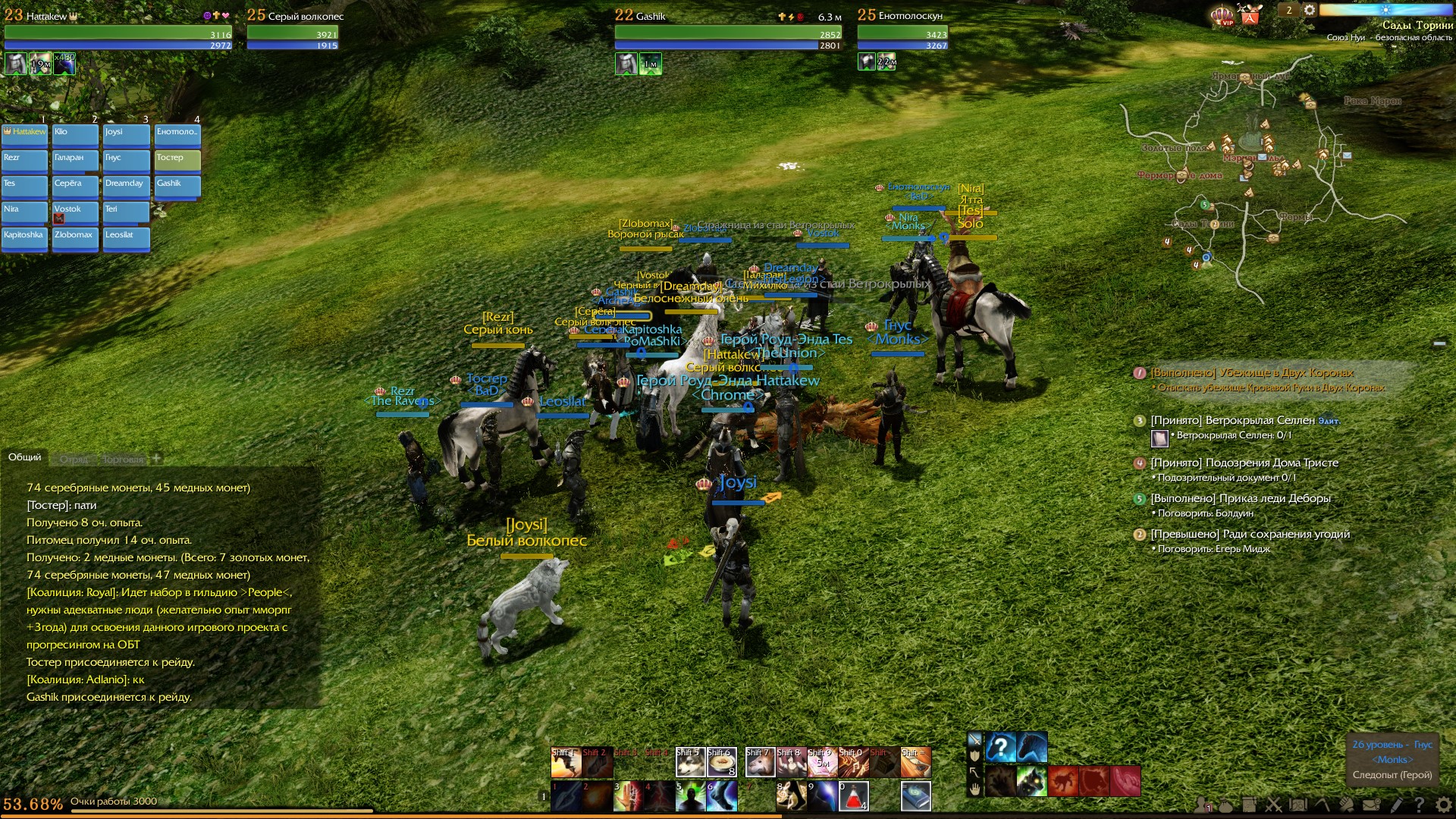Use the soup bowl item slot

(722, 763)
